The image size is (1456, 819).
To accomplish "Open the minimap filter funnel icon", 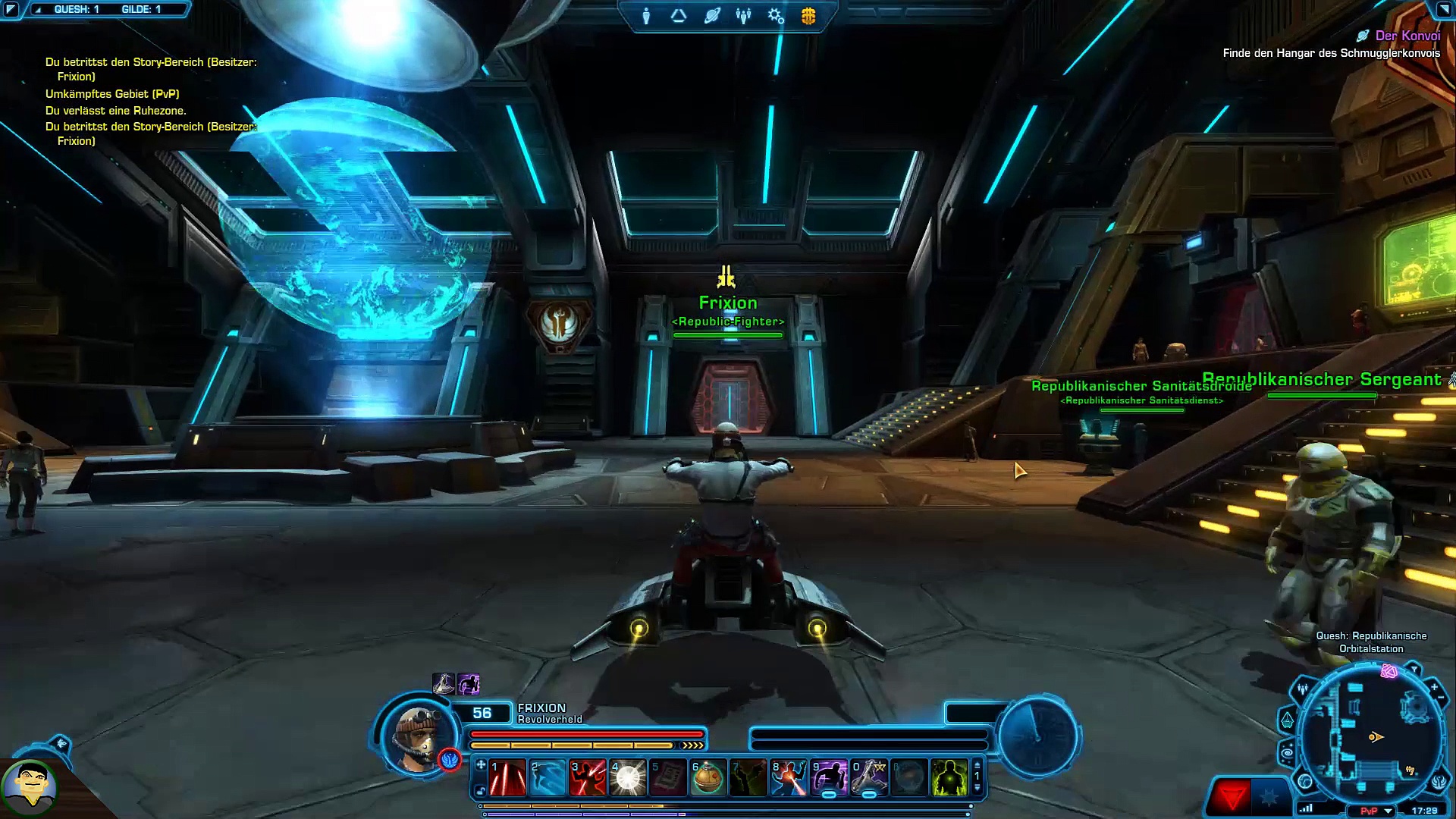I will point(1414,670).
